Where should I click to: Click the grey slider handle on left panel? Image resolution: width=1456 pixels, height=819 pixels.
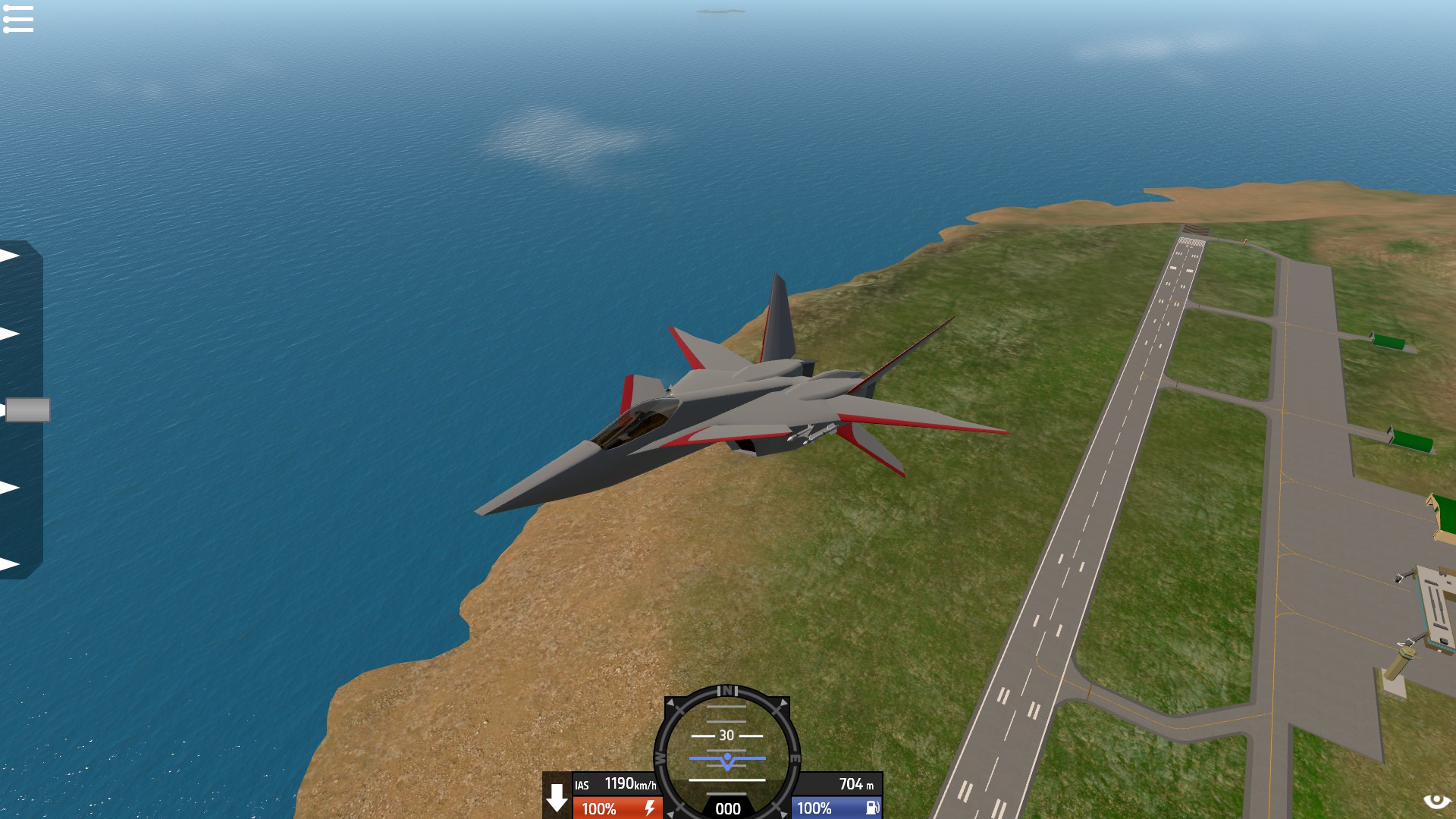[28, 409]
